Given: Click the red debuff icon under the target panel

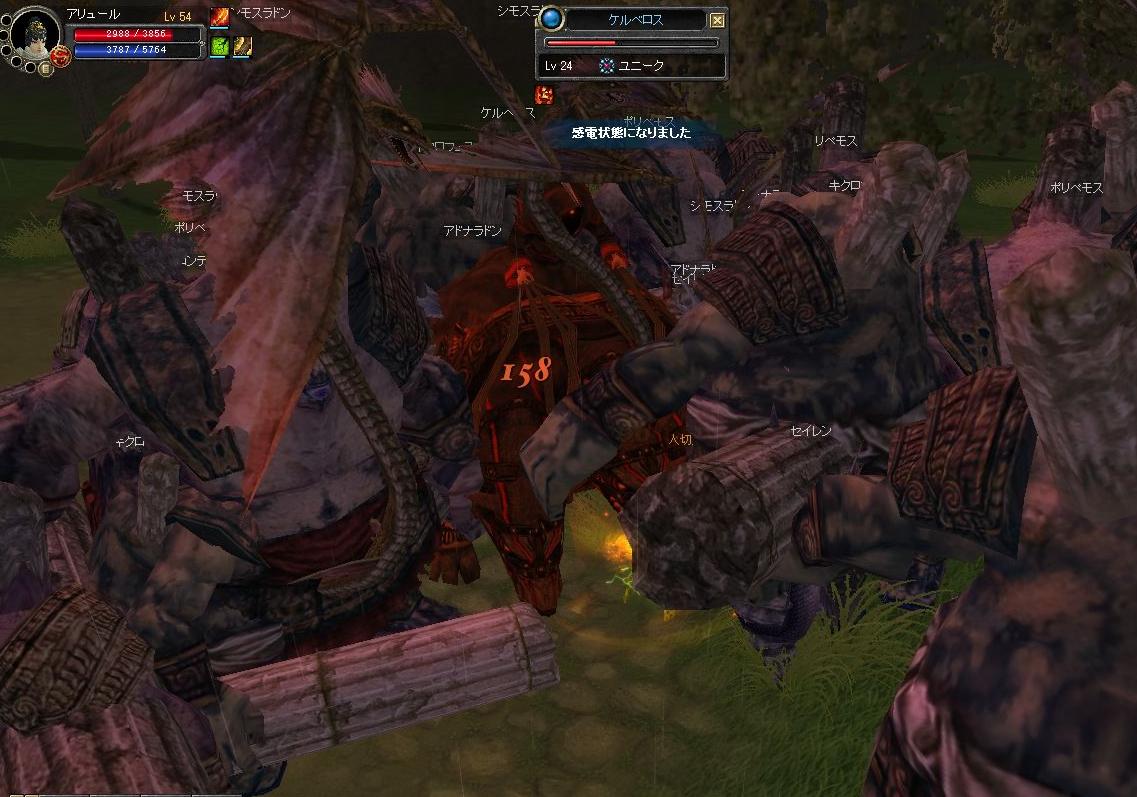Looking at the screenshot, I should click(545, 95).
